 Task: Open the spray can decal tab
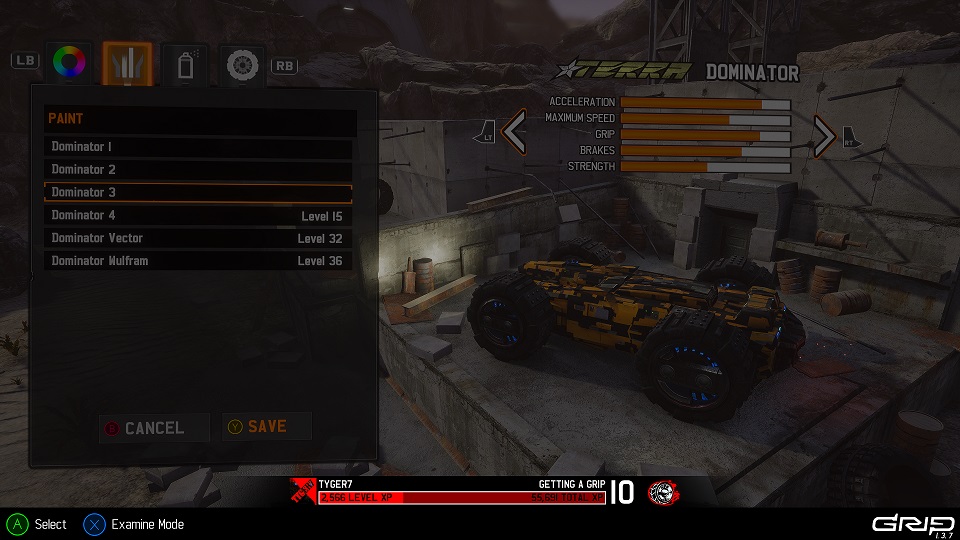coord(184,65)
